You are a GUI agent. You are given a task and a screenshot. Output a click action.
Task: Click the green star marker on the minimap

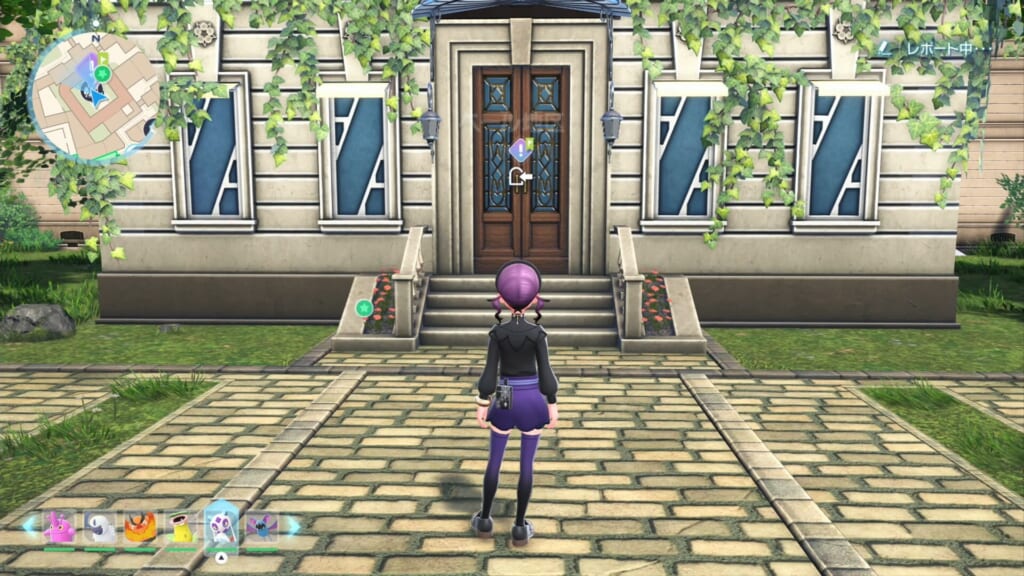tap(101, 73)
